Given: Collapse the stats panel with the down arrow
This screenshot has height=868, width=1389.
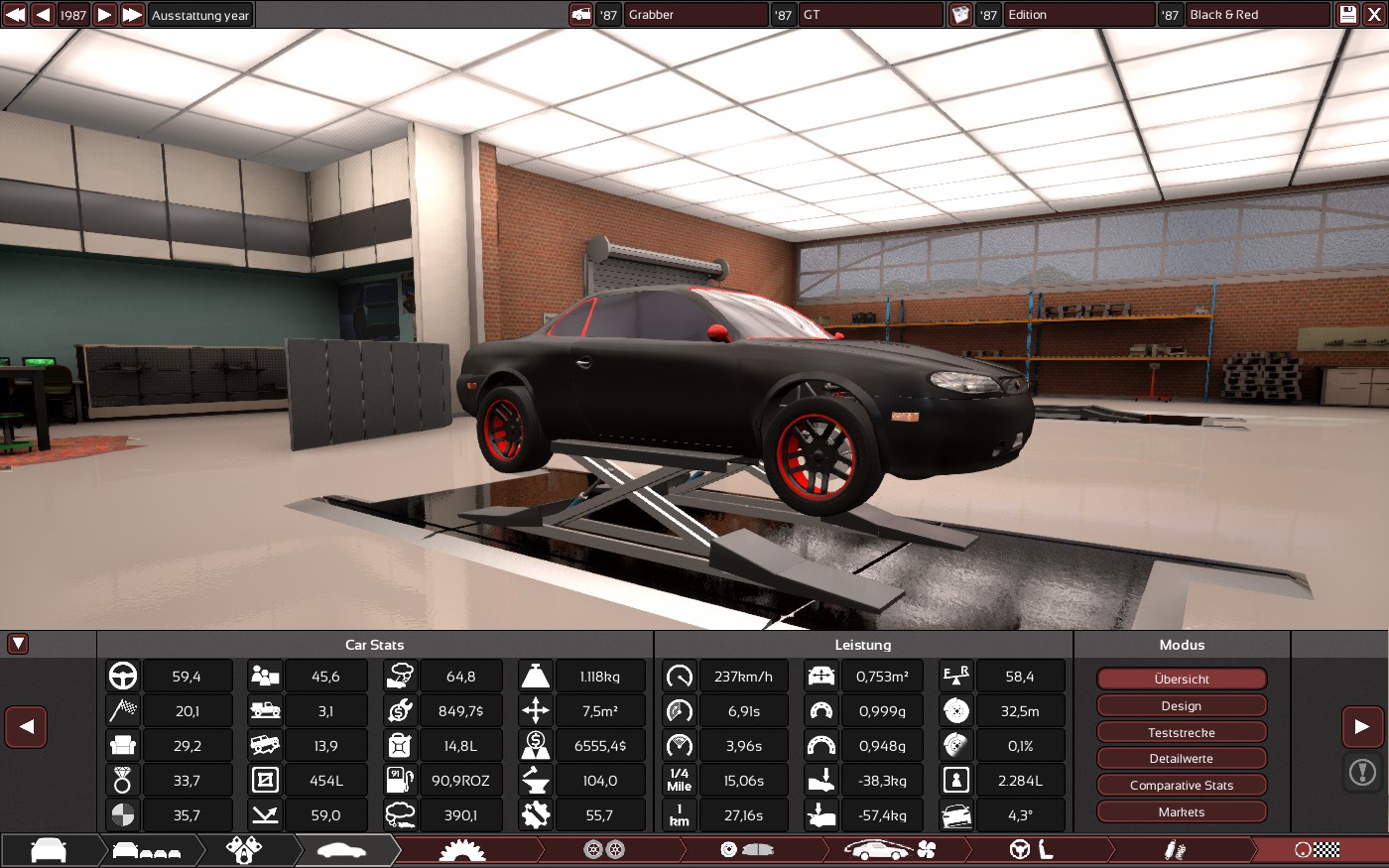Looking at the screenshot, I should click(x=18, y=644).
